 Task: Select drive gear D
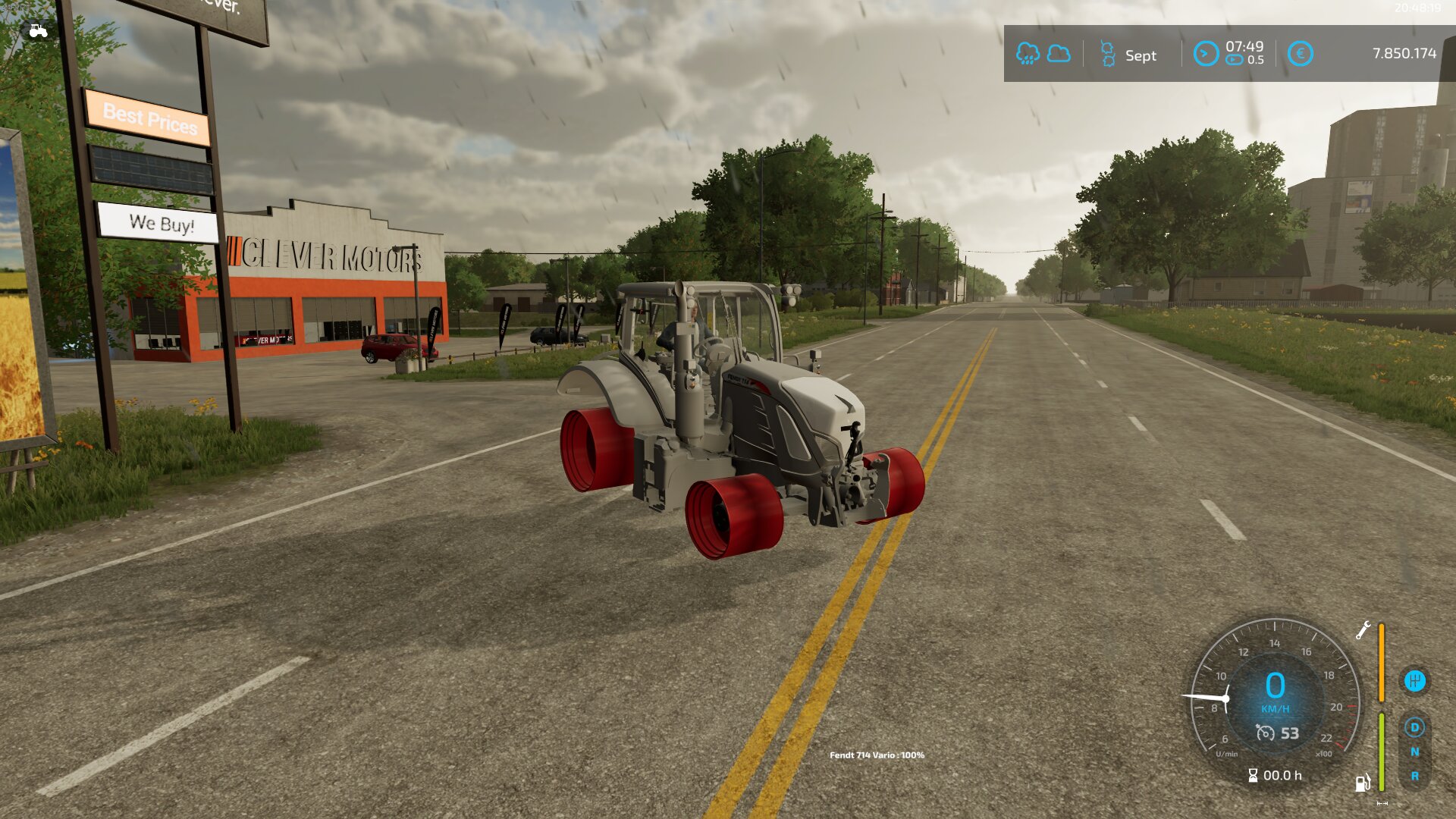click(1414, 728)
